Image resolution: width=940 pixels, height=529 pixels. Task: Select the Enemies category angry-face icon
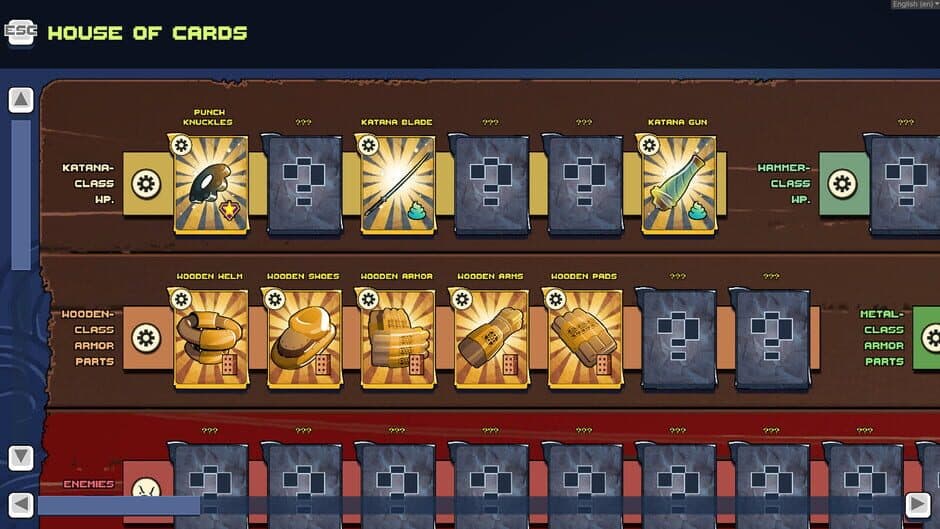[x=146, y=489]
